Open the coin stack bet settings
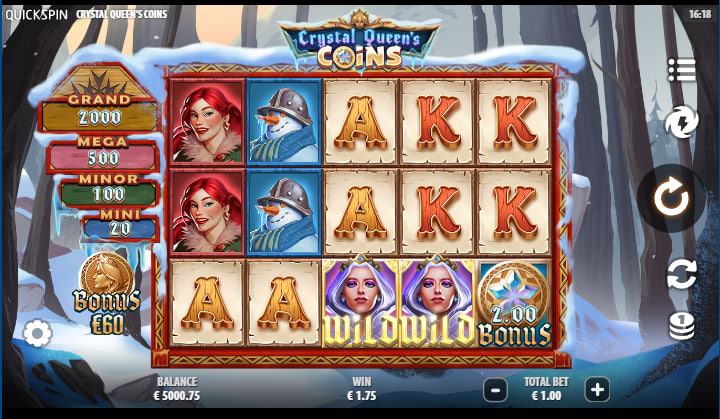 [681, 326]
